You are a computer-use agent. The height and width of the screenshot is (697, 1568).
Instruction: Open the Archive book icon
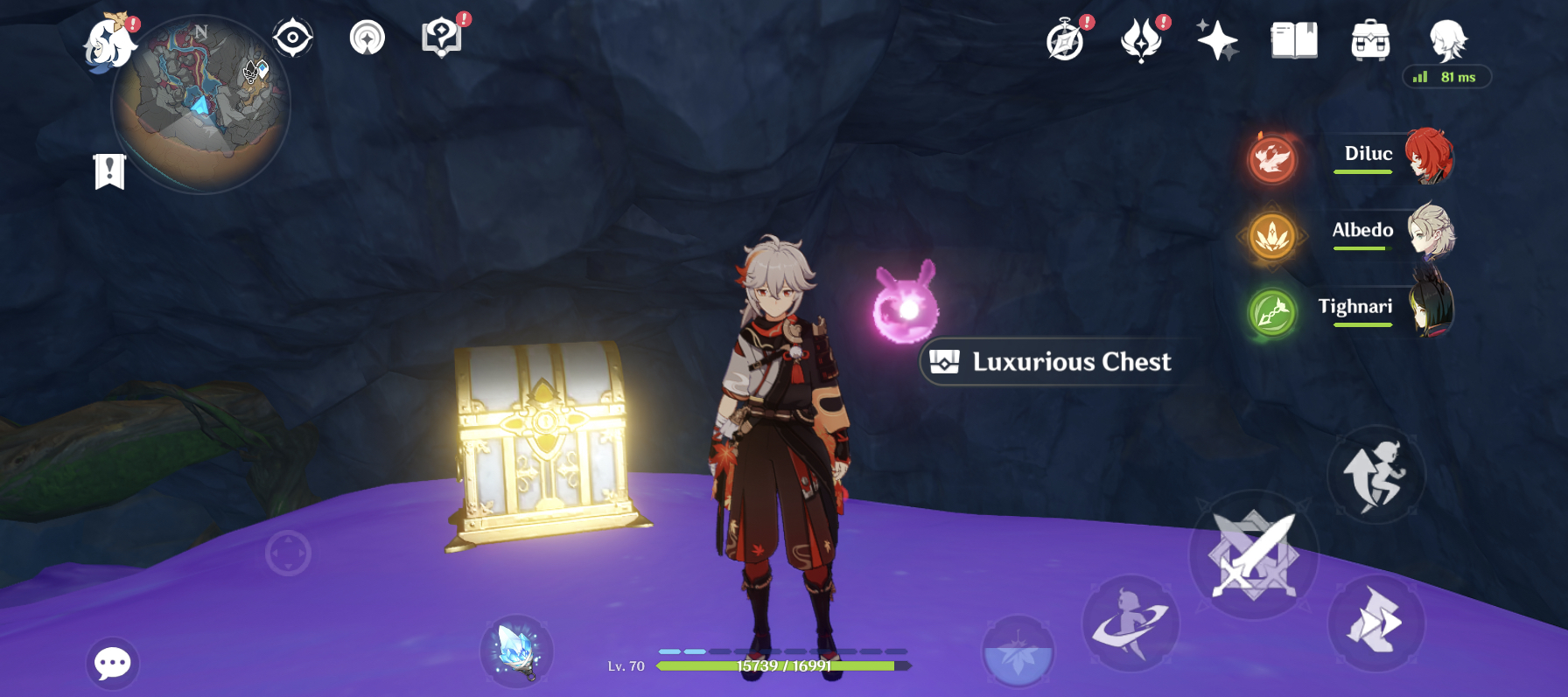1293,38
